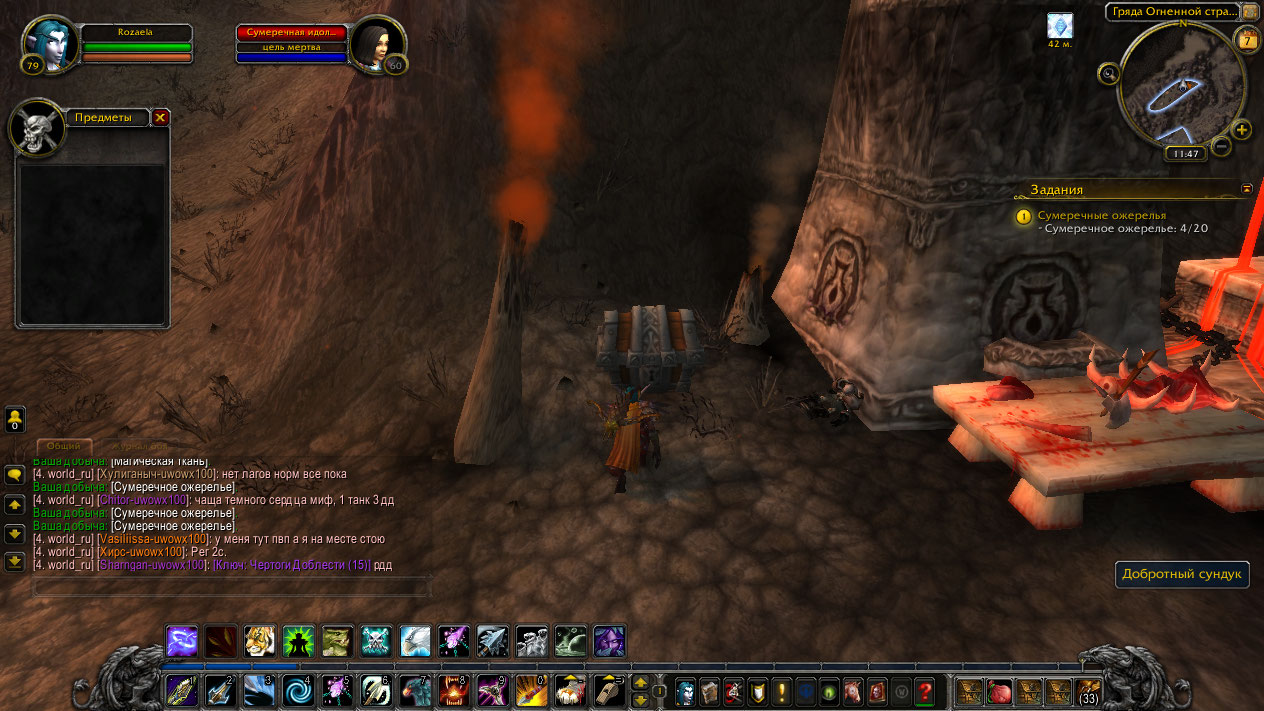
Task: Activate the blue swirl ability in slot 4
Action: point(298,691)
